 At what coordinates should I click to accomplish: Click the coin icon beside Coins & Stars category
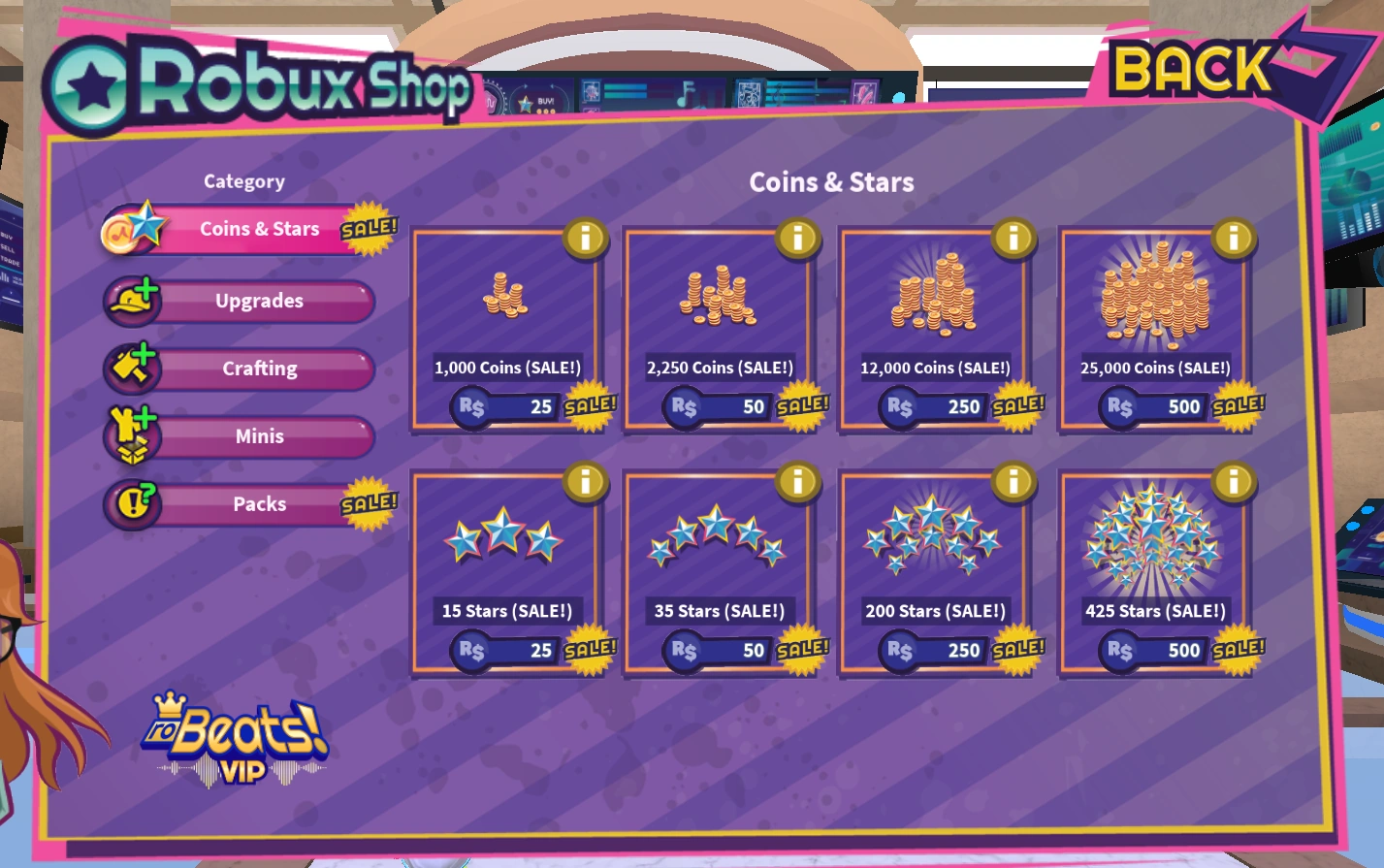[132, 225]
